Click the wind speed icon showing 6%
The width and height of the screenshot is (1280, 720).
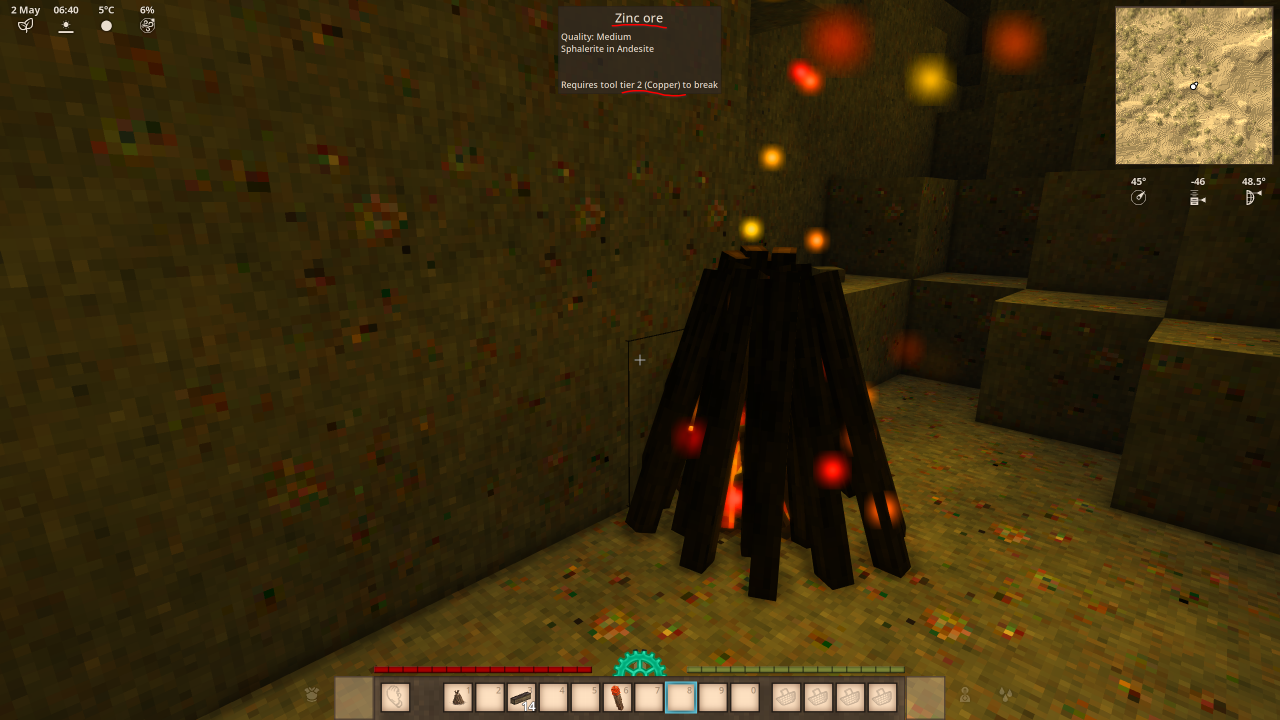[147, 25]
